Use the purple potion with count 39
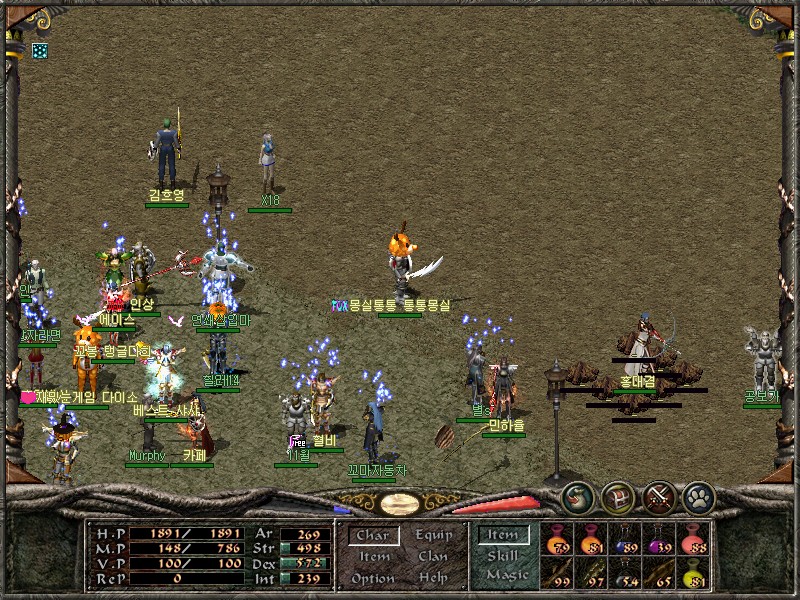This screenshot has height=600, width=800. point(660,541)
